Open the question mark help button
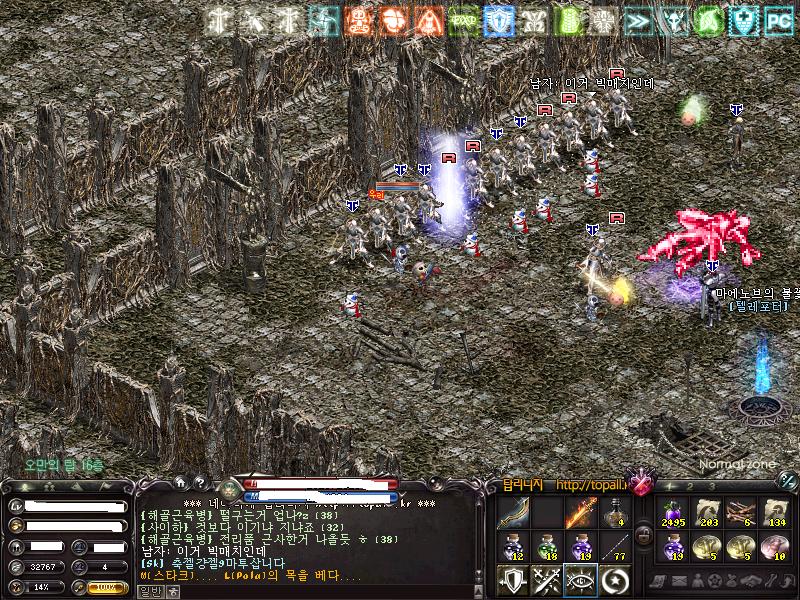 pos(199,483)
